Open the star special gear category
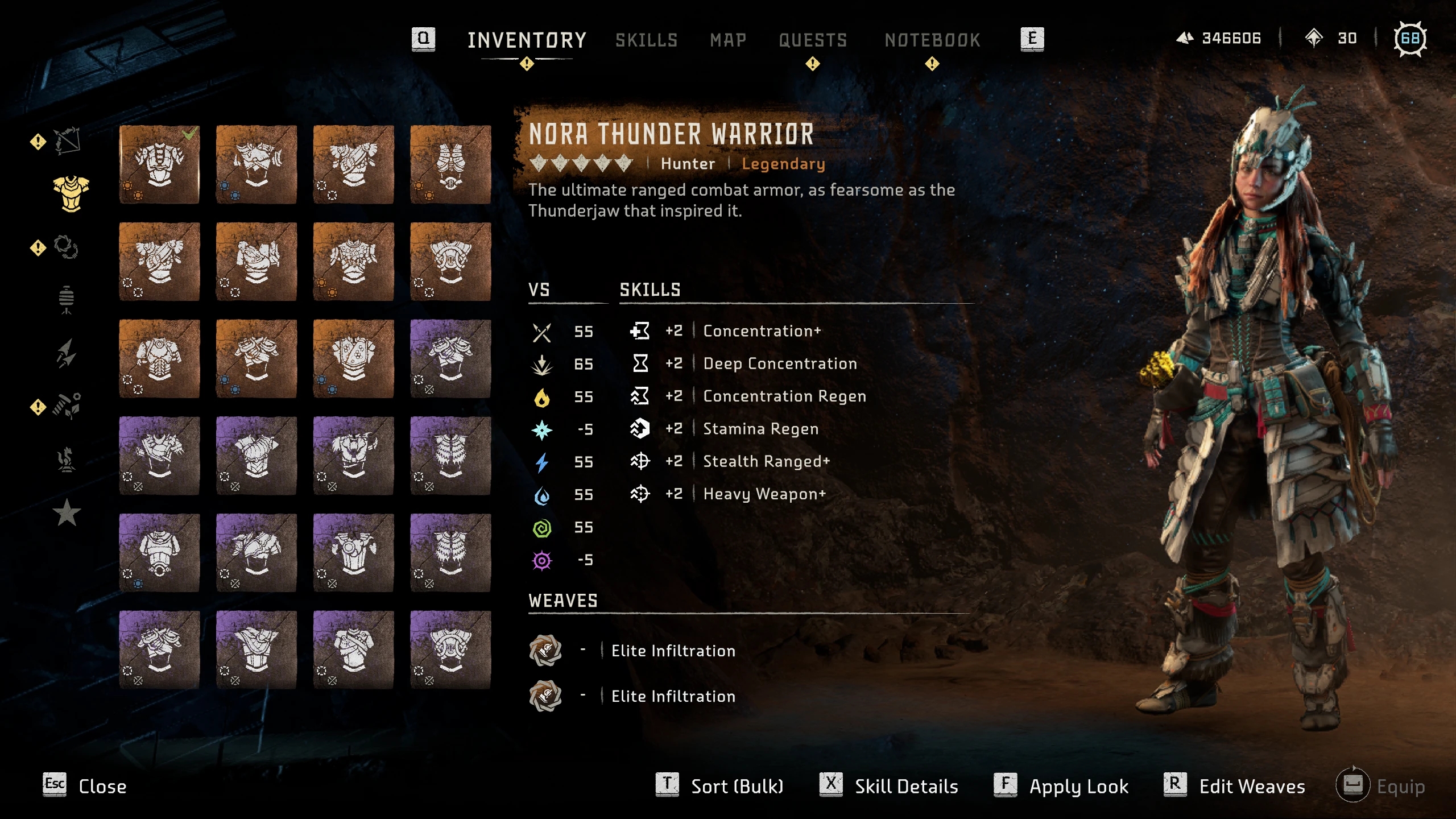 [x=67, y=512]
